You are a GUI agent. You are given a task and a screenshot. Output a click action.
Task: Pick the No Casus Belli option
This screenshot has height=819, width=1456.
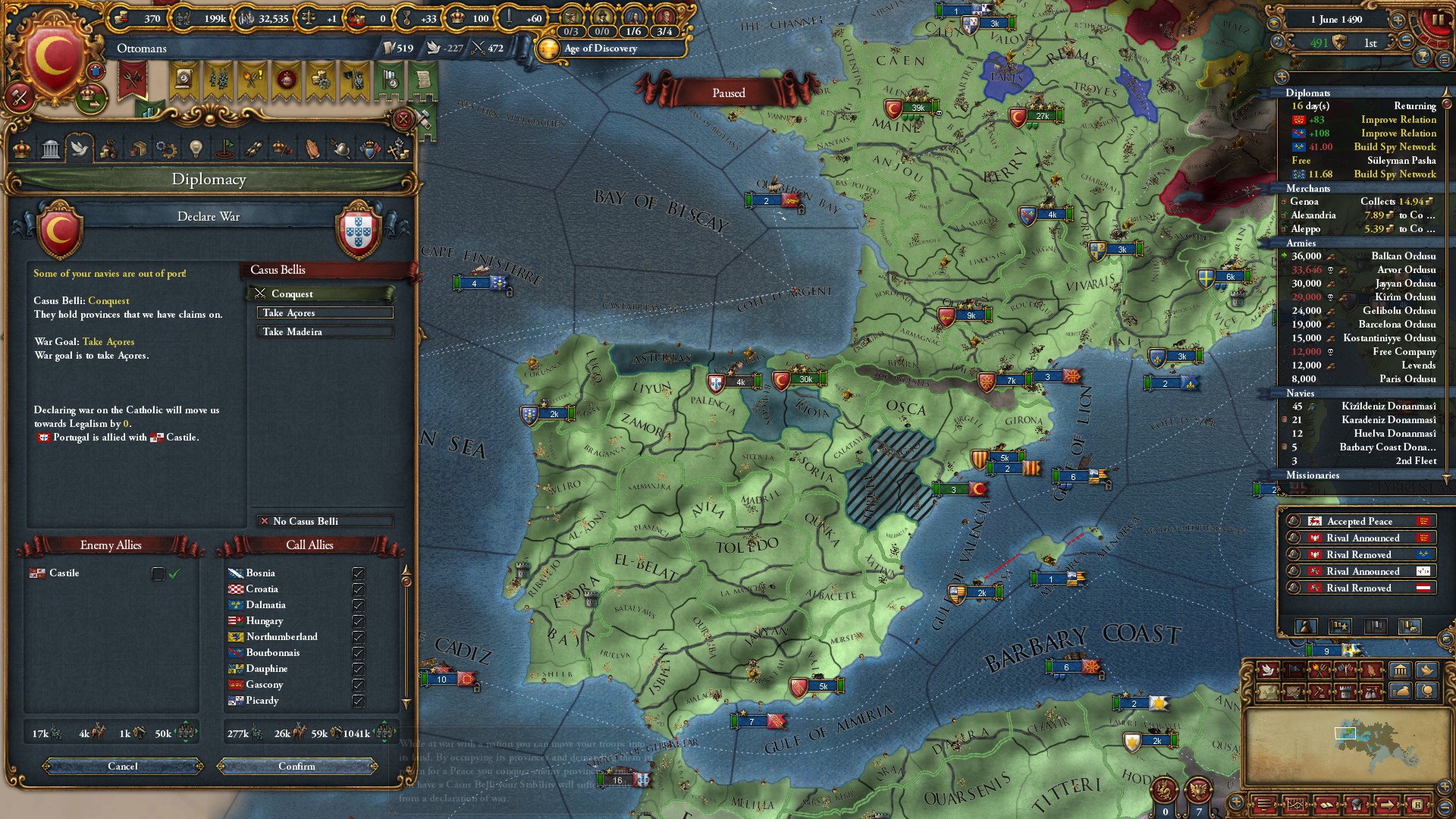(x=325, y=521)
